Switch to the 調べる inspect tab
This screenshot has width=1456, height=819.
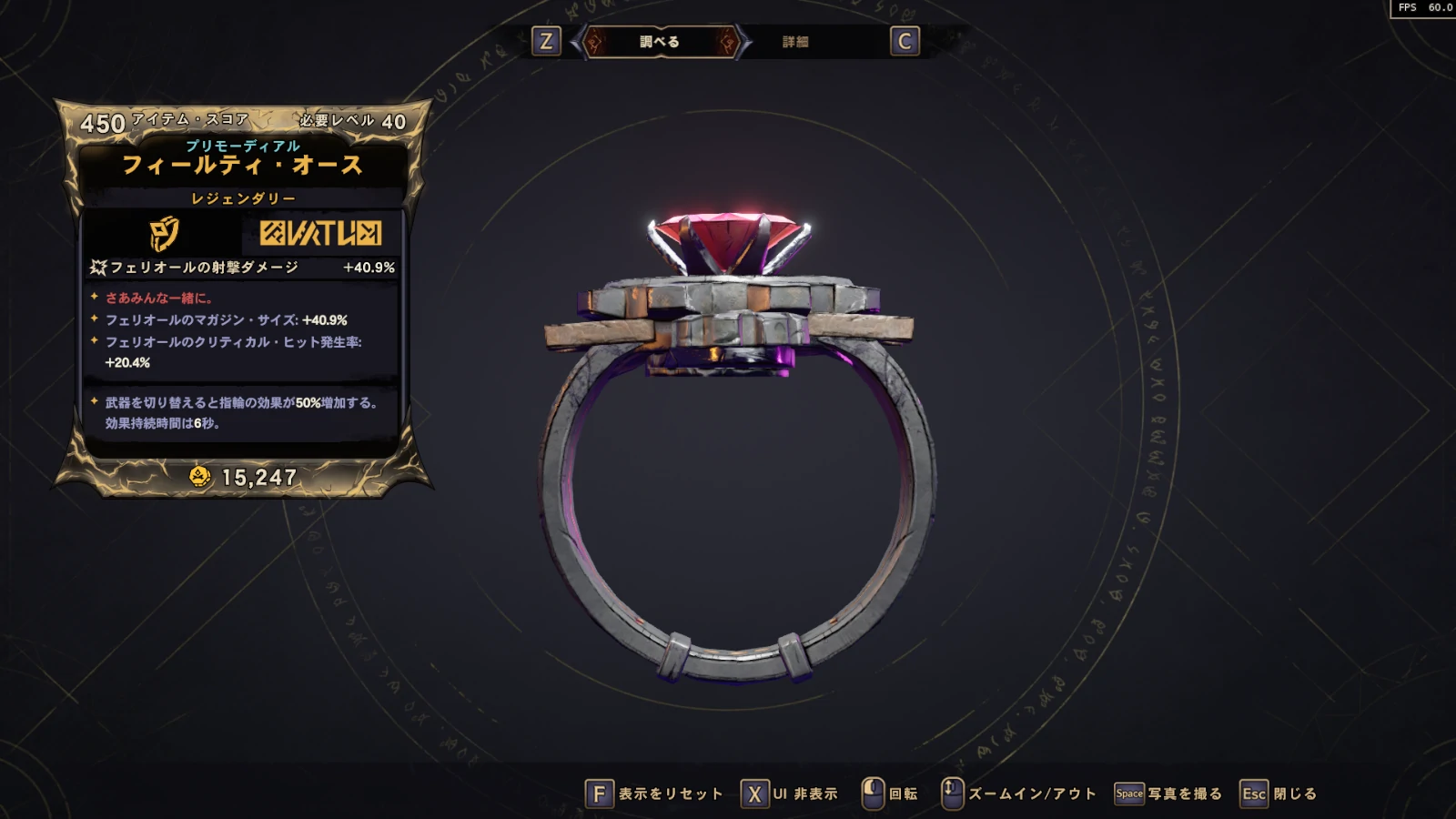point(660,42)
